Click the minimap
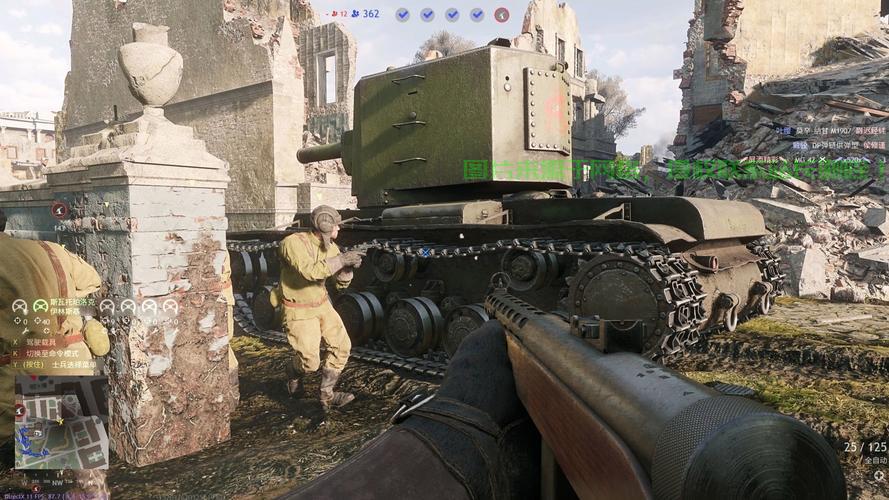The width and height of the screenshot is (889, 500). pyautogui.click(x=60, y=432)
